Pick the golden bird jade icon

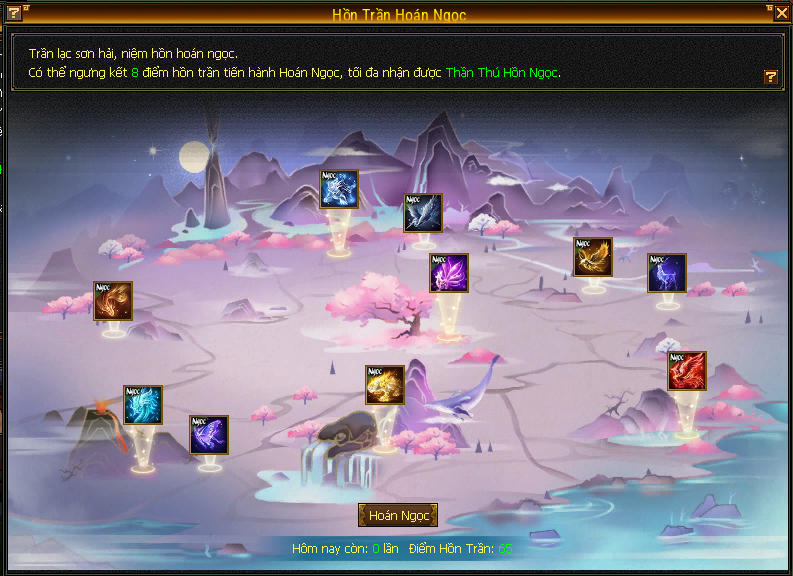tap(593, 256)
